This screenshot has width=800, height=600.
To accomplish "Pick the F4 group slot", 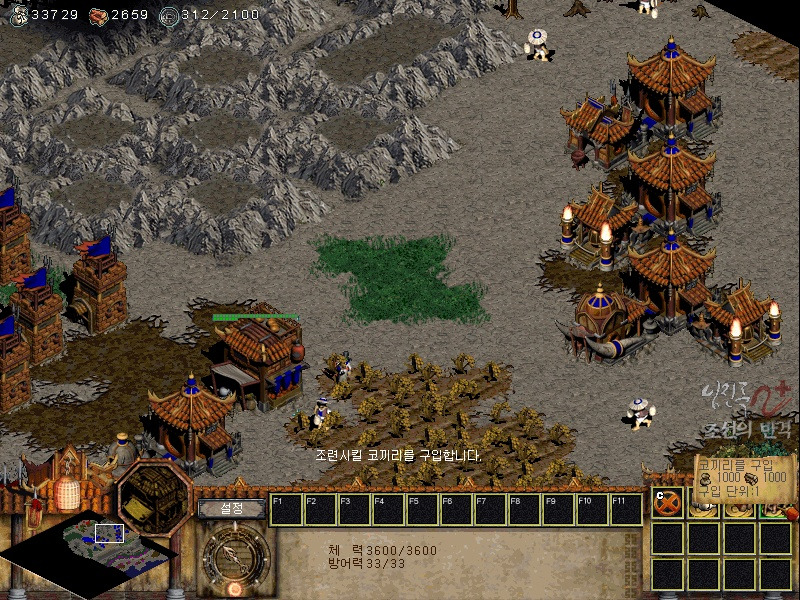I will click(x=389, y=509).
